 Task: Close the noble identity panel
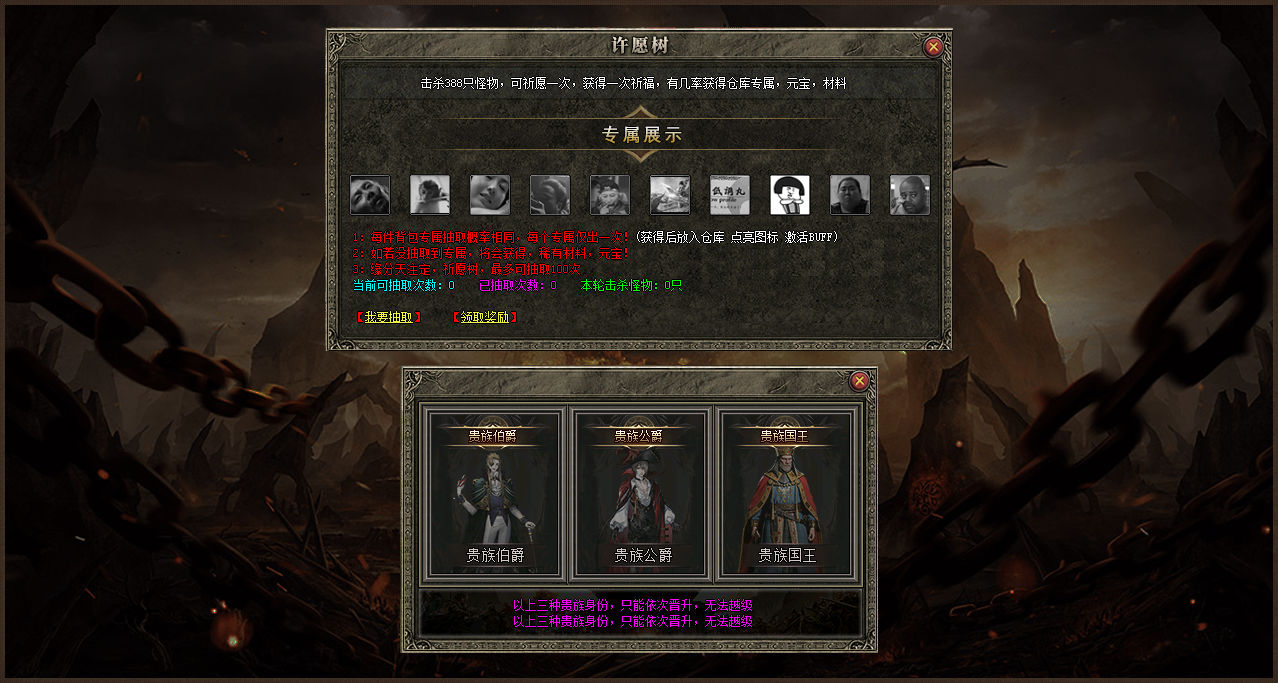(x=859, y=381)
